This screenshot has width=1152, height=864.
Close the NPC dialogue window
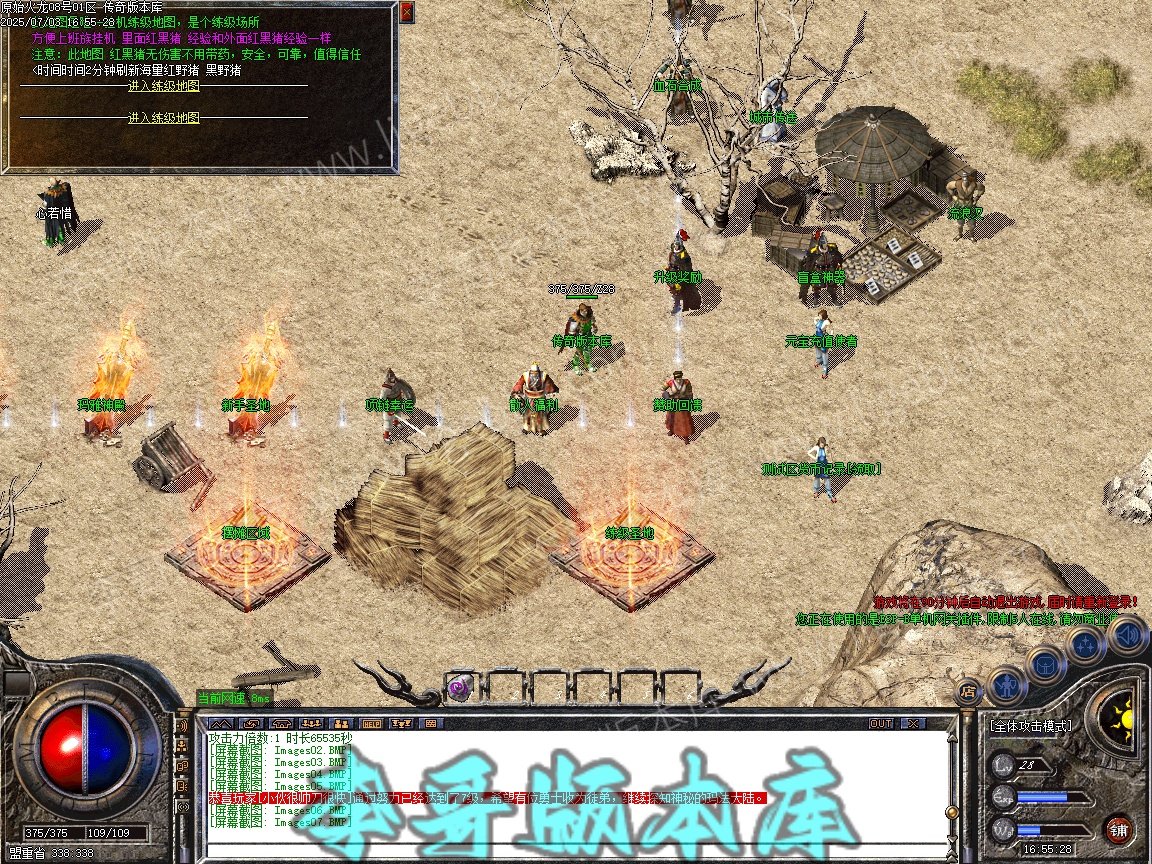coord(406,13)
